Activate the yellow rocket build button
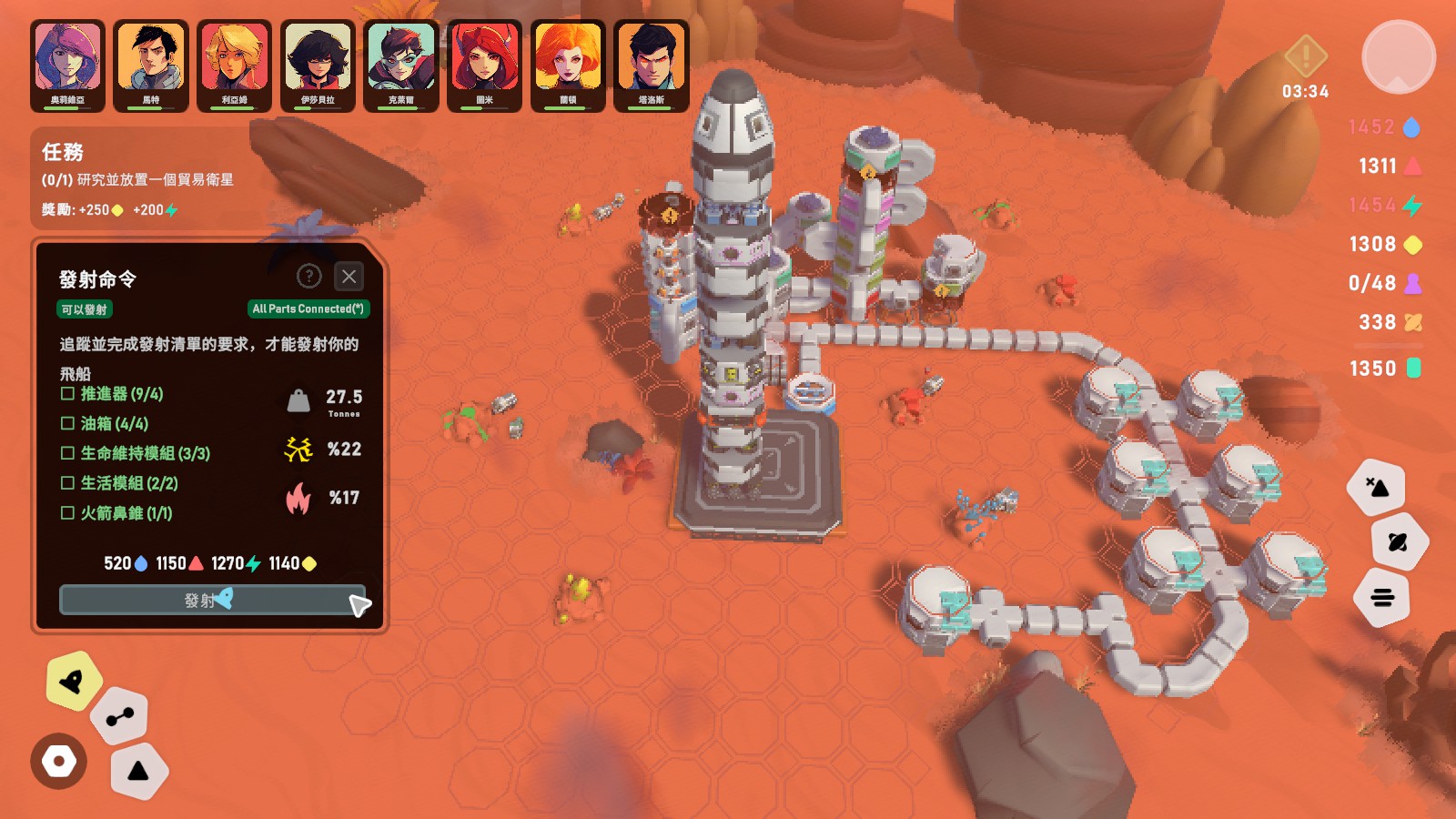Viewport: 1456px width, 819px height. (72, 681)
